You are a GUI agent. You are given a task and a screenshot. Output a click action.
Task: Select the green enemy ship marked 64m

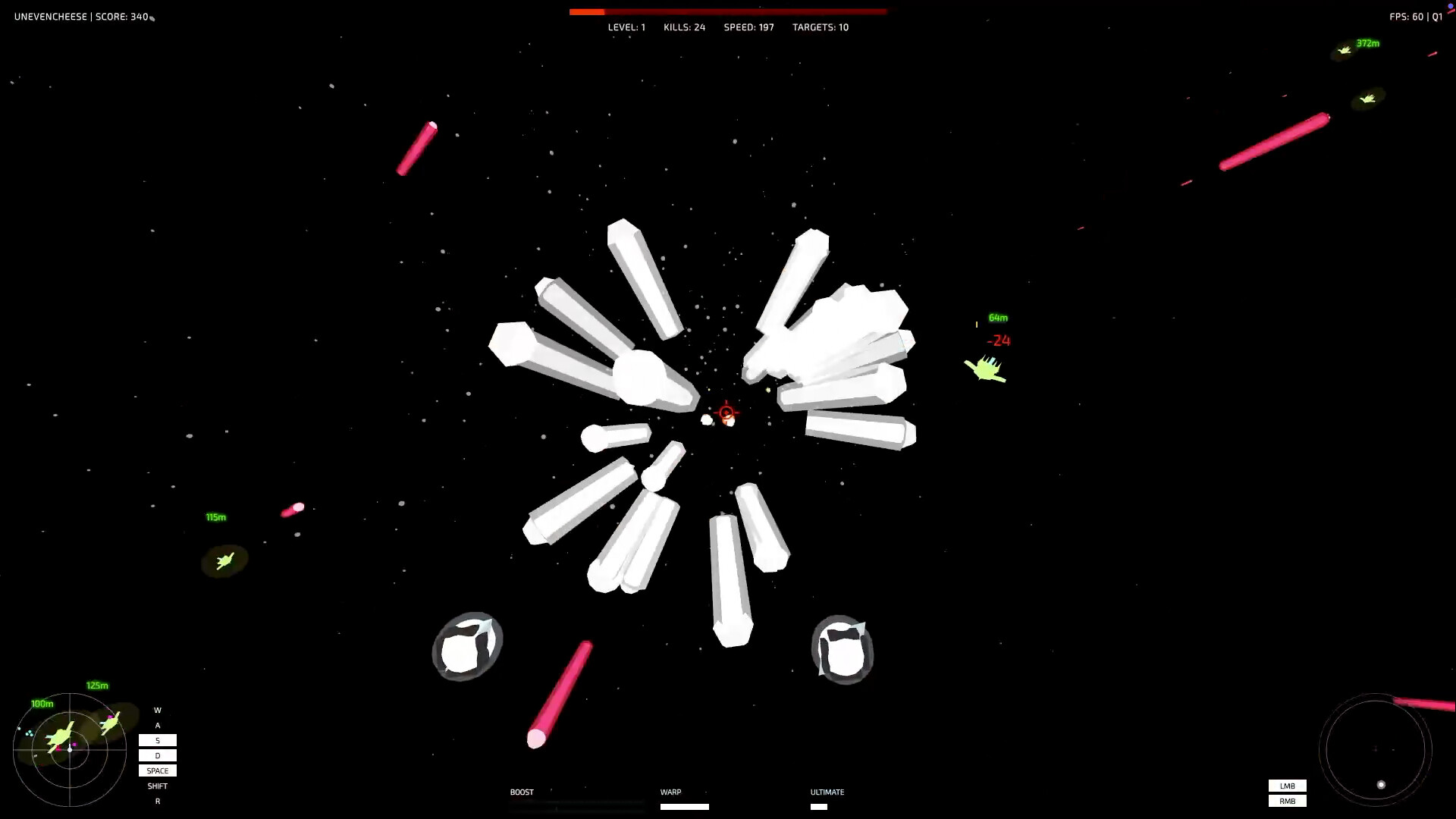coord(984,368)
